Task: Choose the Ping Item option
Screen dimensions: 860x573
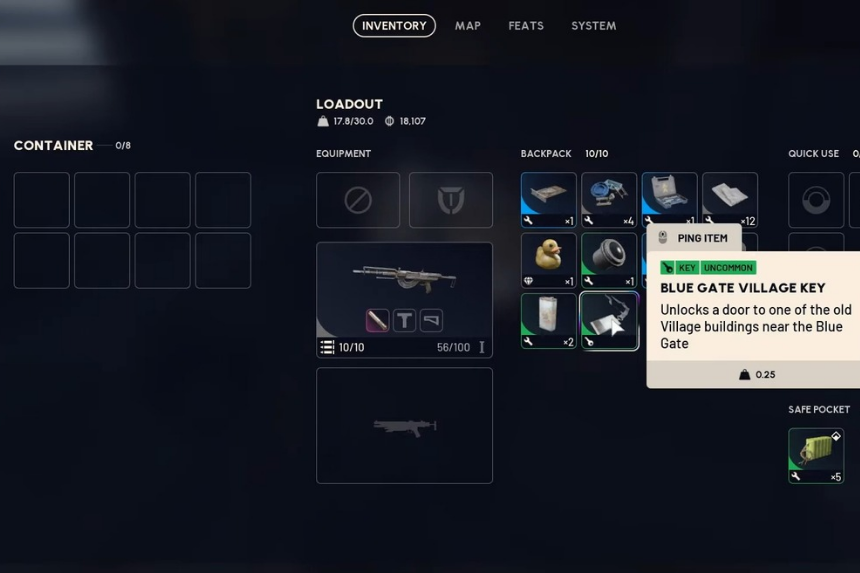Action: click(x=694, y=238)
